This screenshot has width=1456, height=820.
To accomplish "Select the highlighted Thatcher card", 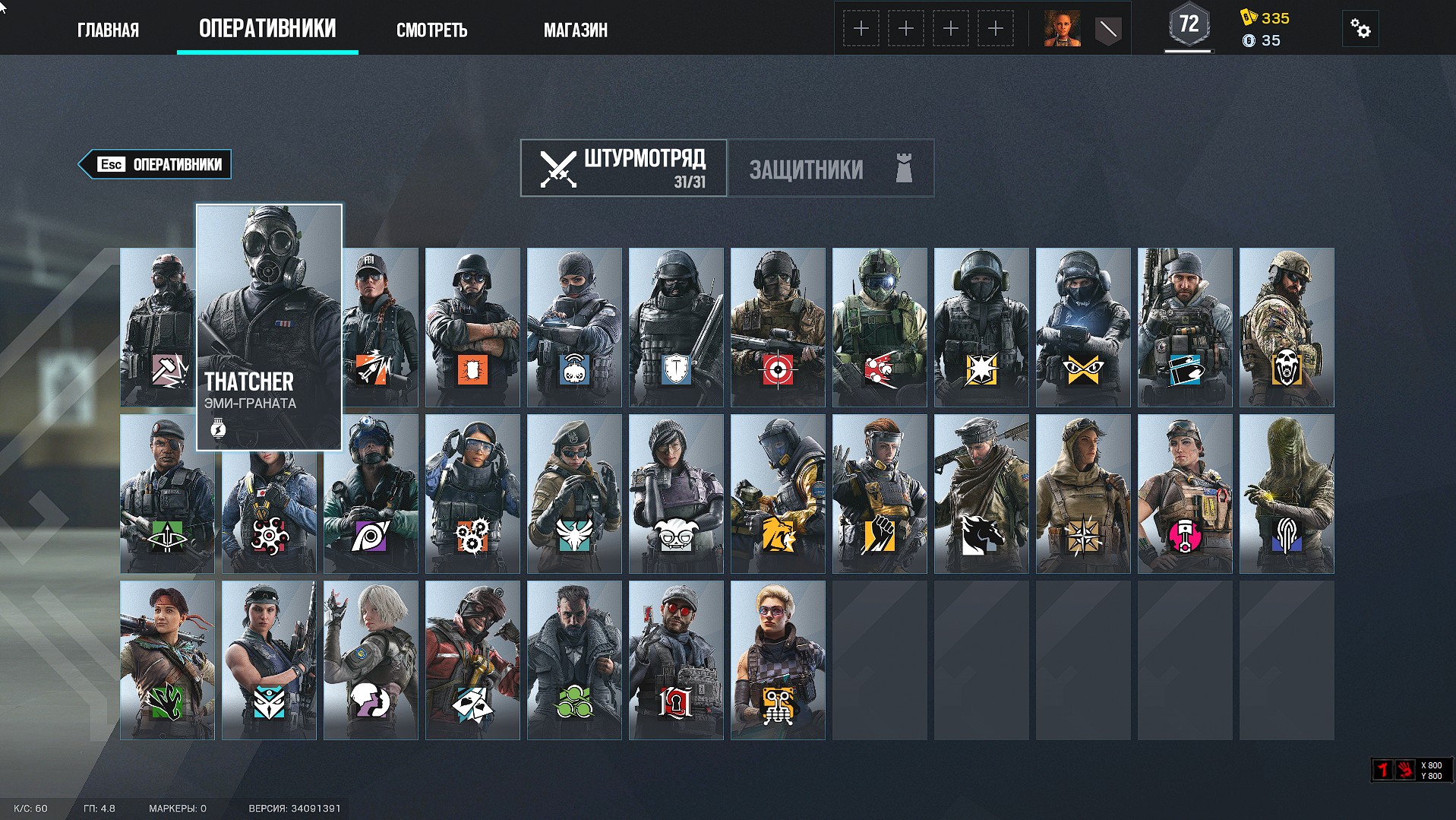I will [269, 327].
